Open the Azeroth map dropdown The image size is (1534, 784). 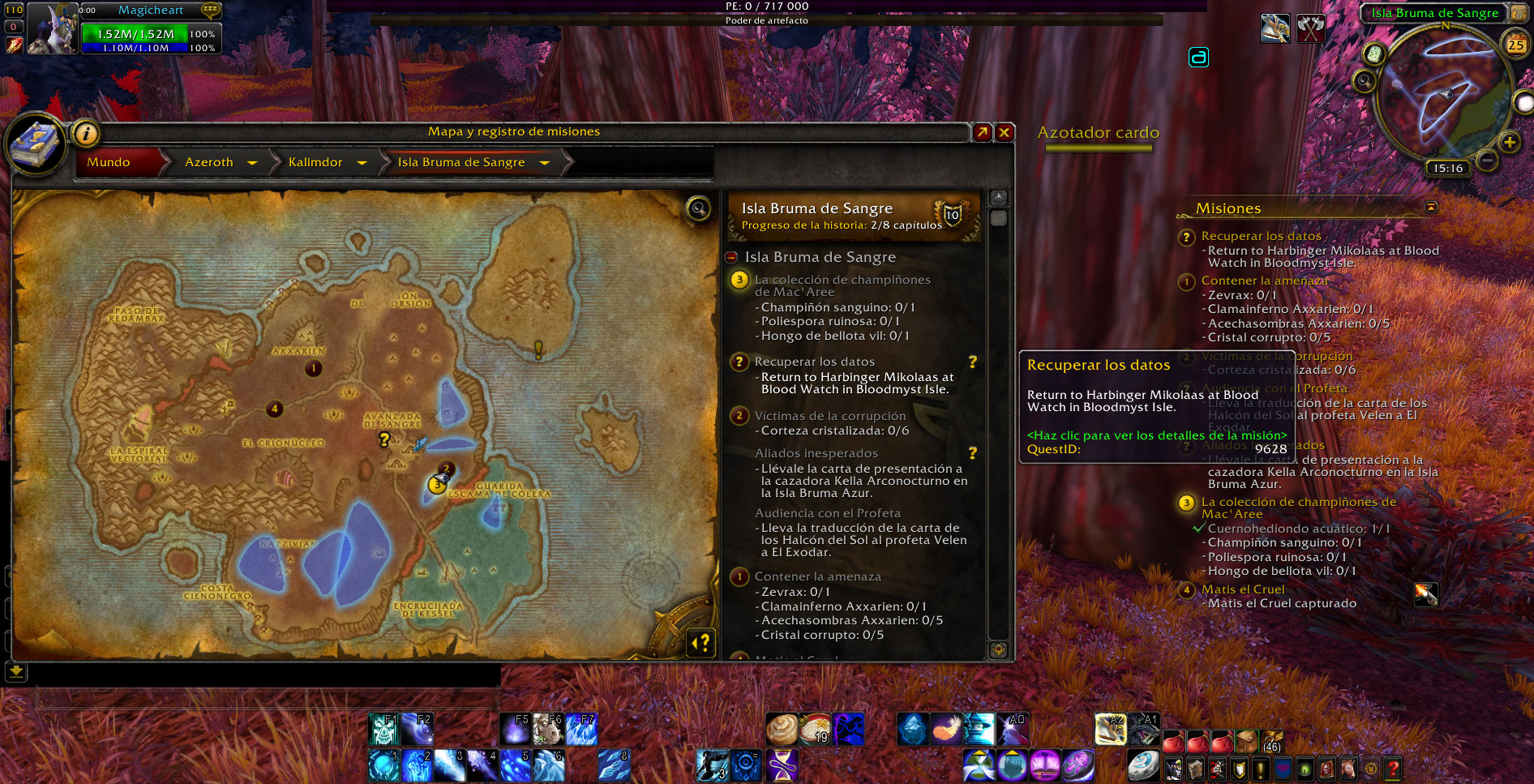point(252,163)
